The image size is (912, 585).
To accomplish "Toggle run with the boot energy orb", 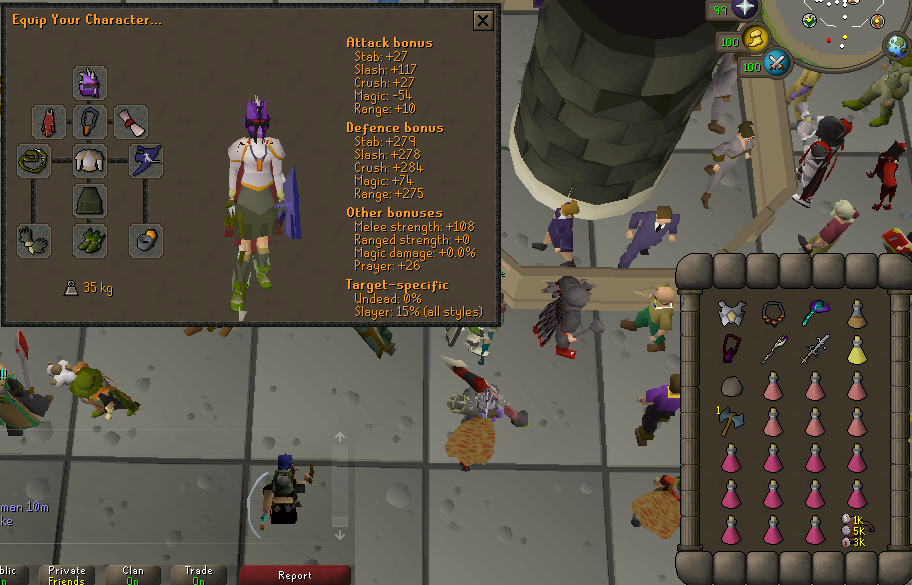I will tap(756, 39).
